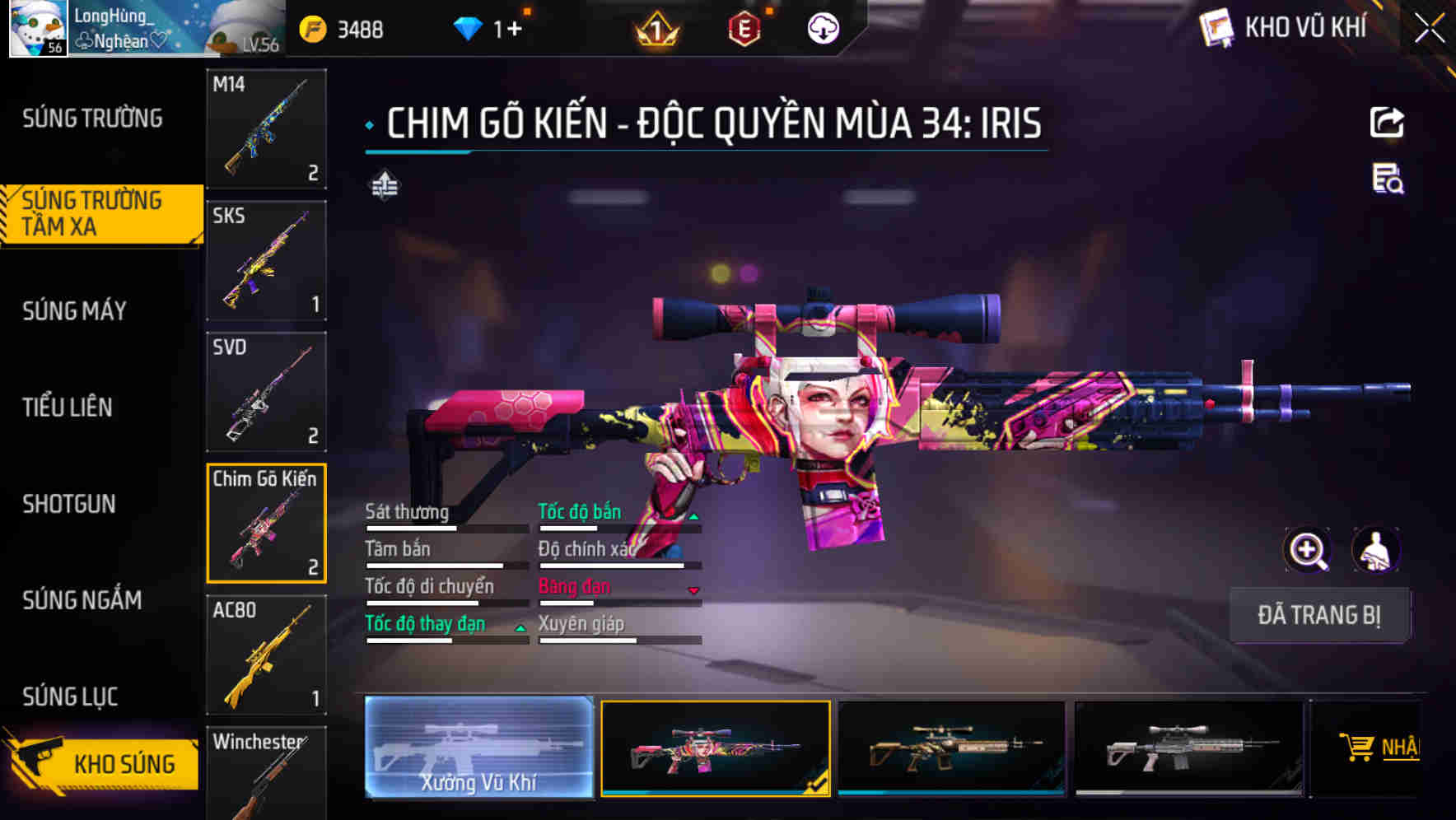Open the SHOTGUN weapon category
The width and height of the screenshot is (1456, 820).
pos(70,503)
